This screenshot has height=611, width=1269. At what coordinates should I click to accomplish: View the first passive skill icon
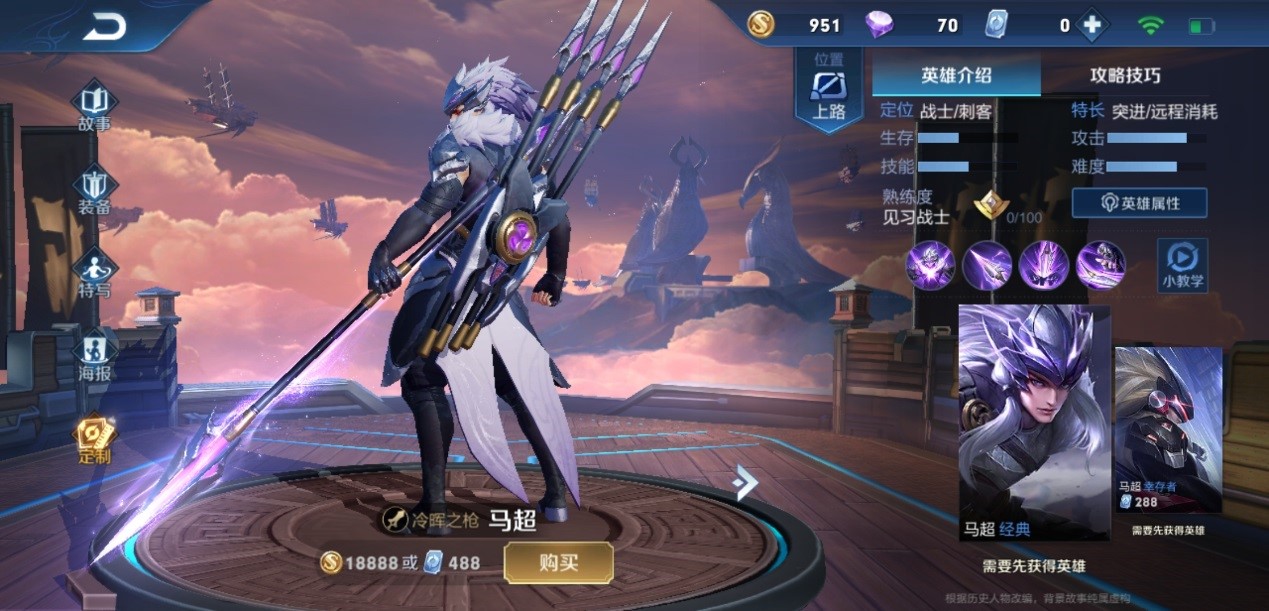(930, 266)
